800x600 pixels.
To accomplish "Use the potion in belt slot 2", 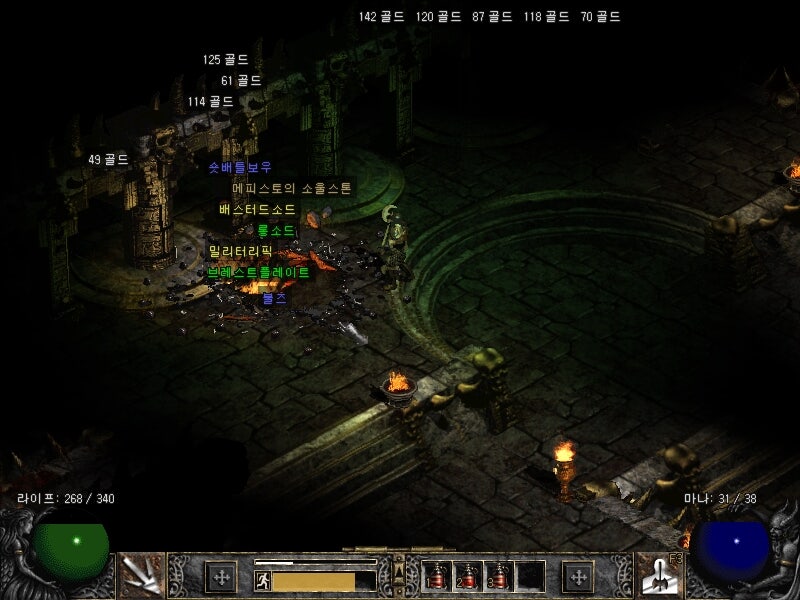I will click(467, 576).
